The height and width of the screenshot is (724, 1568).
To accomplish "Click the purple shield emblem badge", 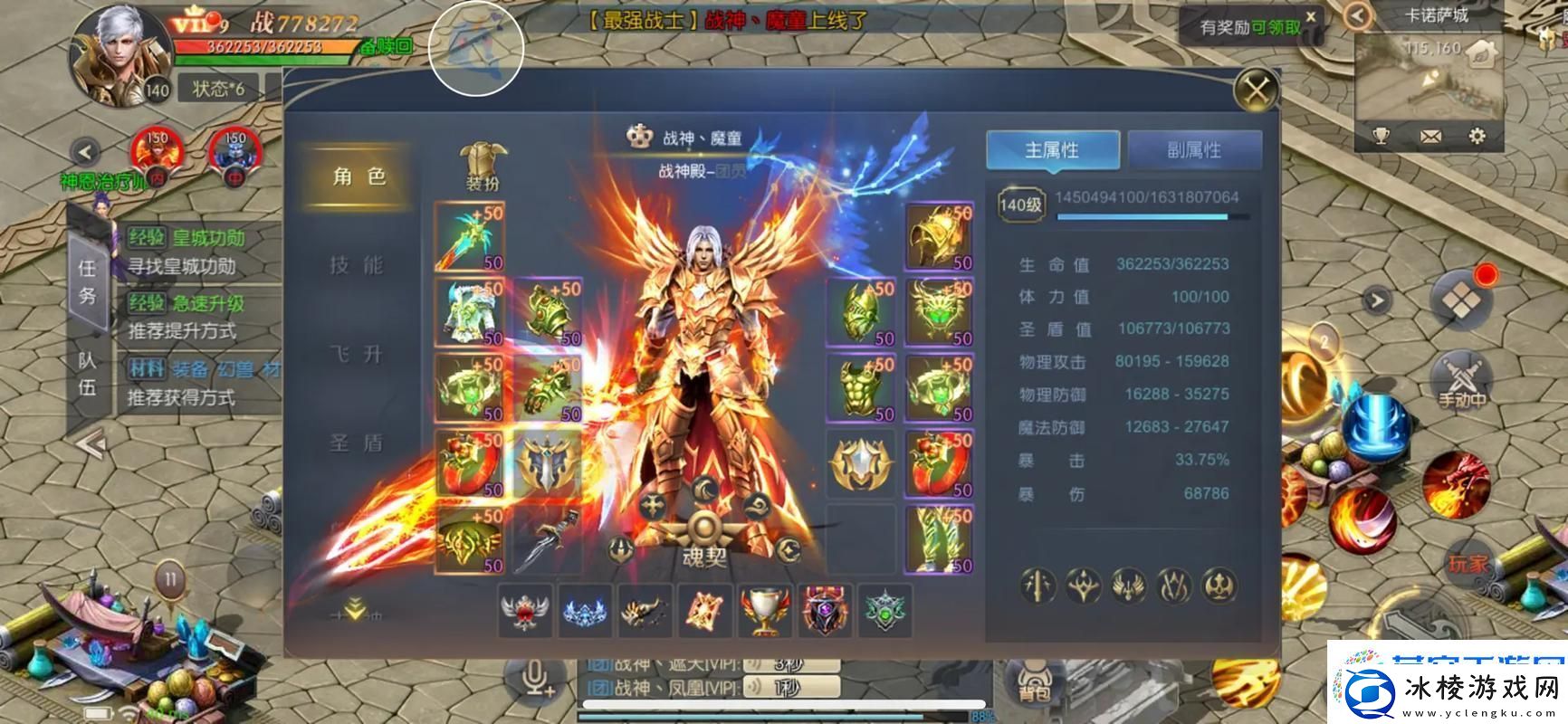I will pyautogui.click(x=824, y=609).
